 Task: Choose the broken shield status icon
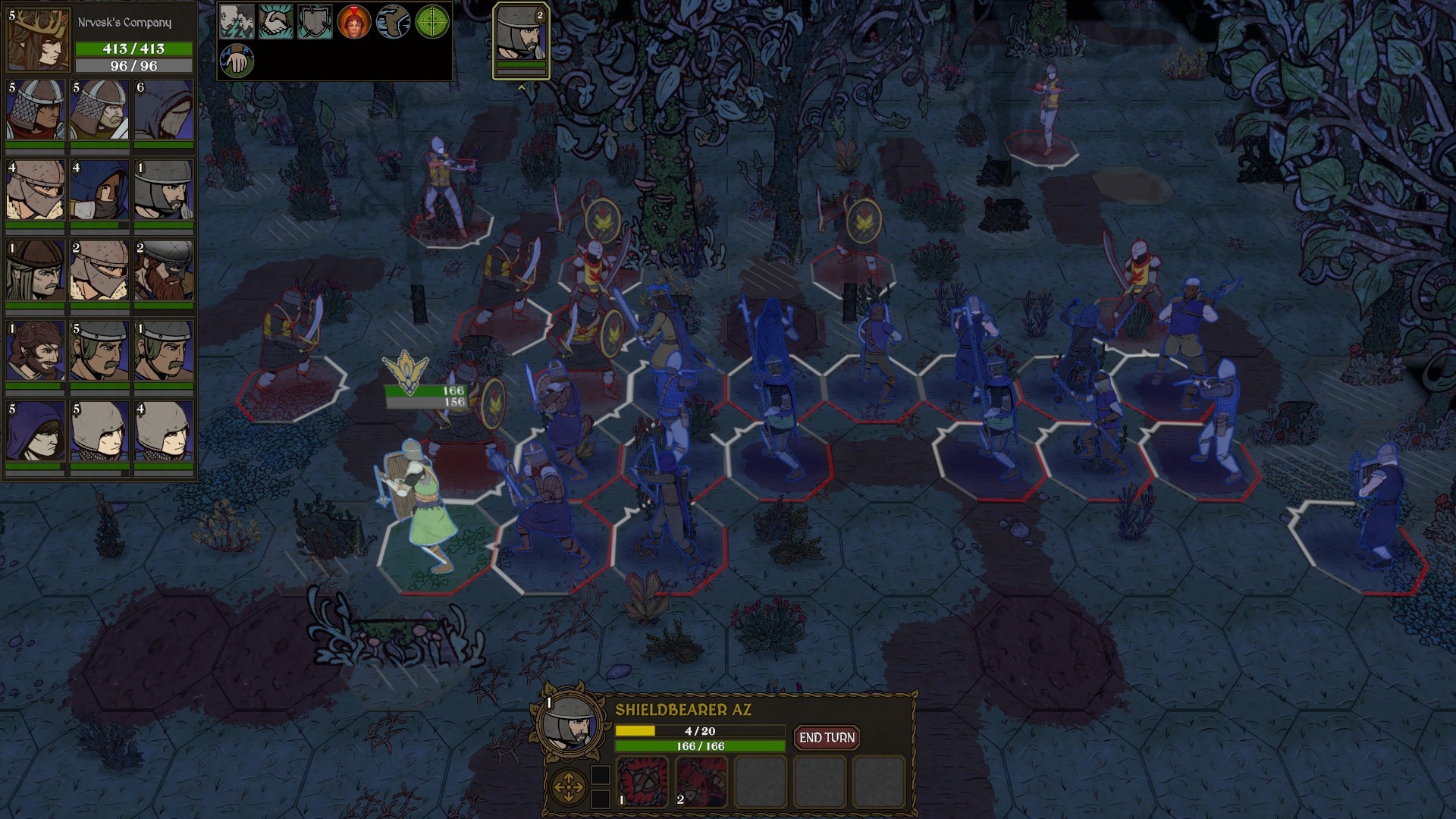point(315,21)
